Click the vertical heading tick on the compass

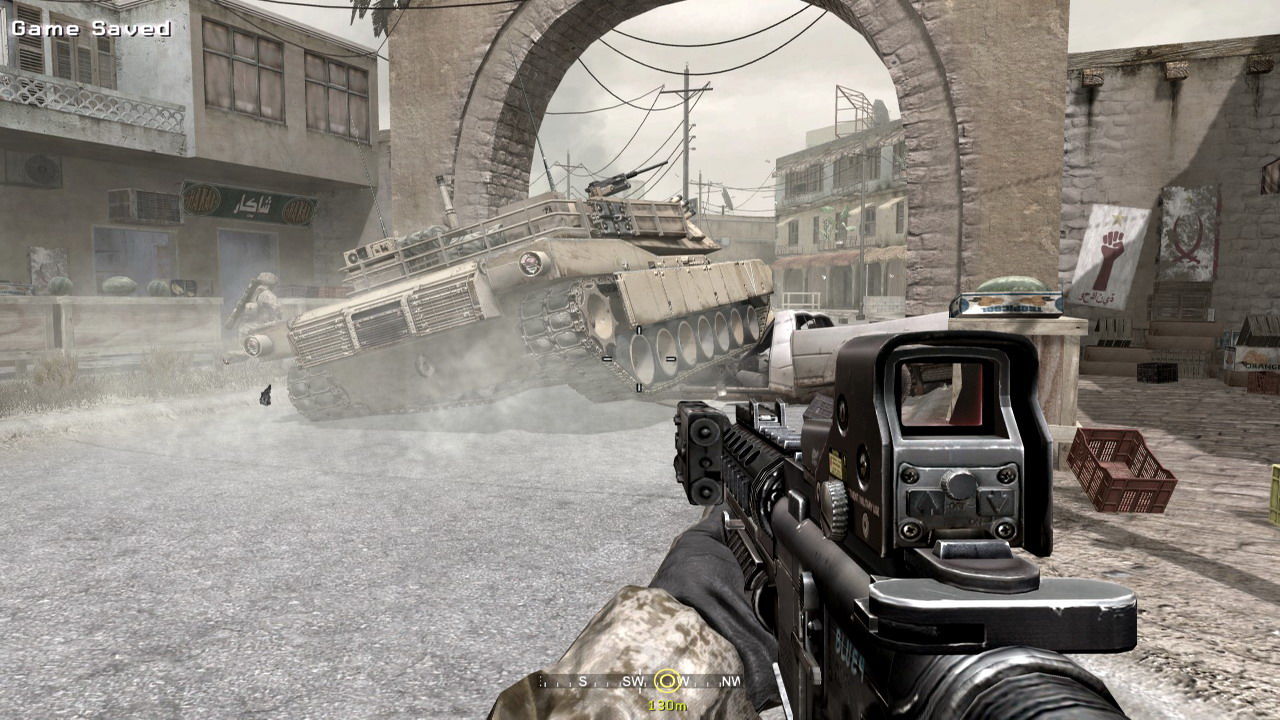(640, 681)
